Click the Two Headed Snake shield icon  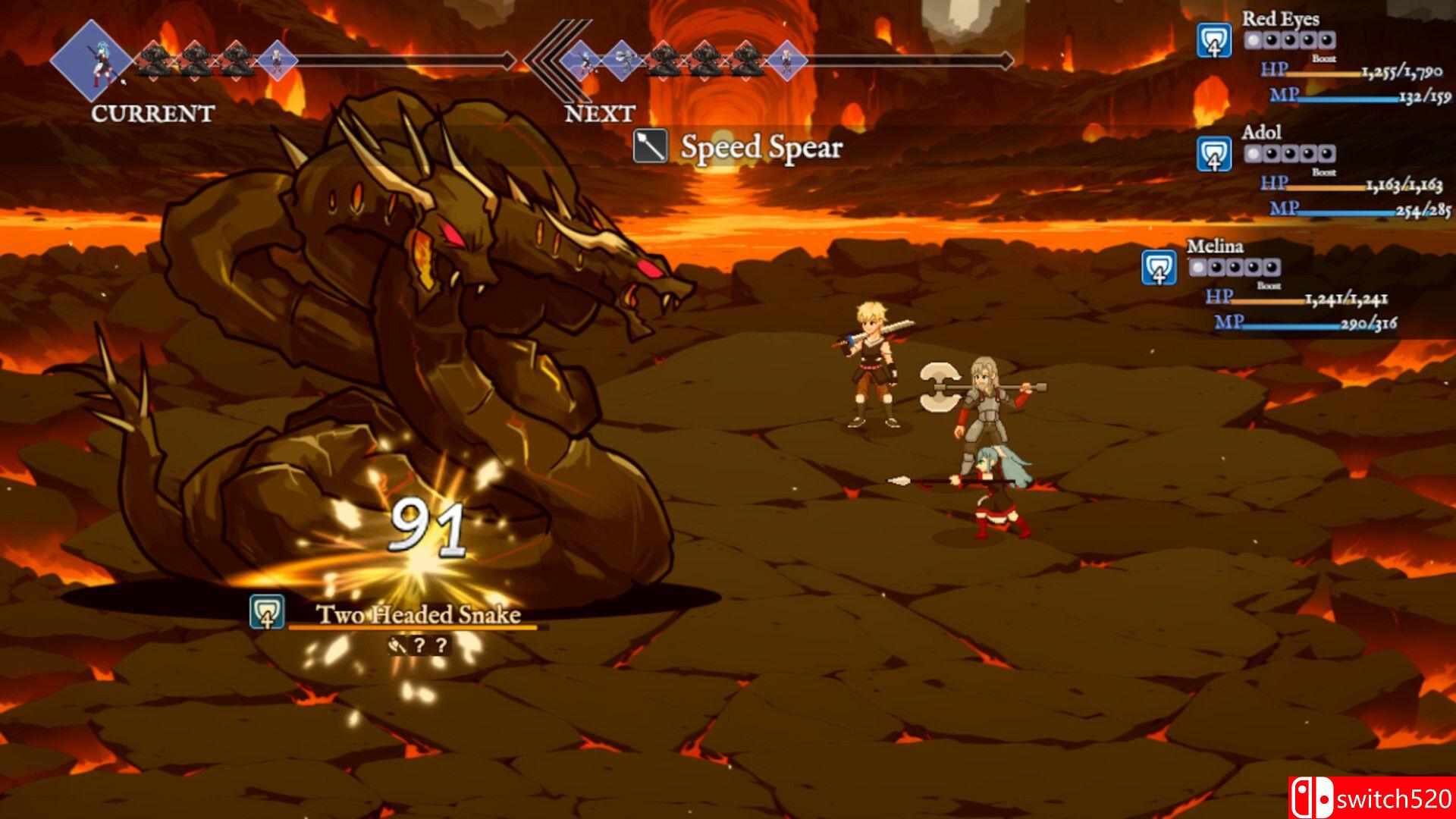267,613
